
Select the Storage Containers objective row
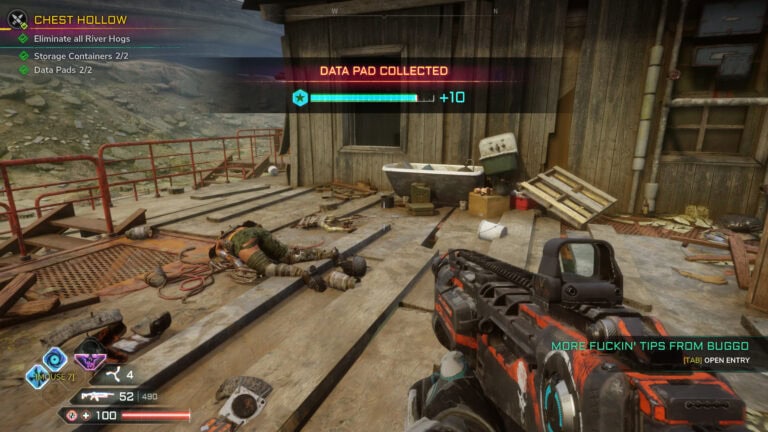pyautogui.click(x=80, y=56)
